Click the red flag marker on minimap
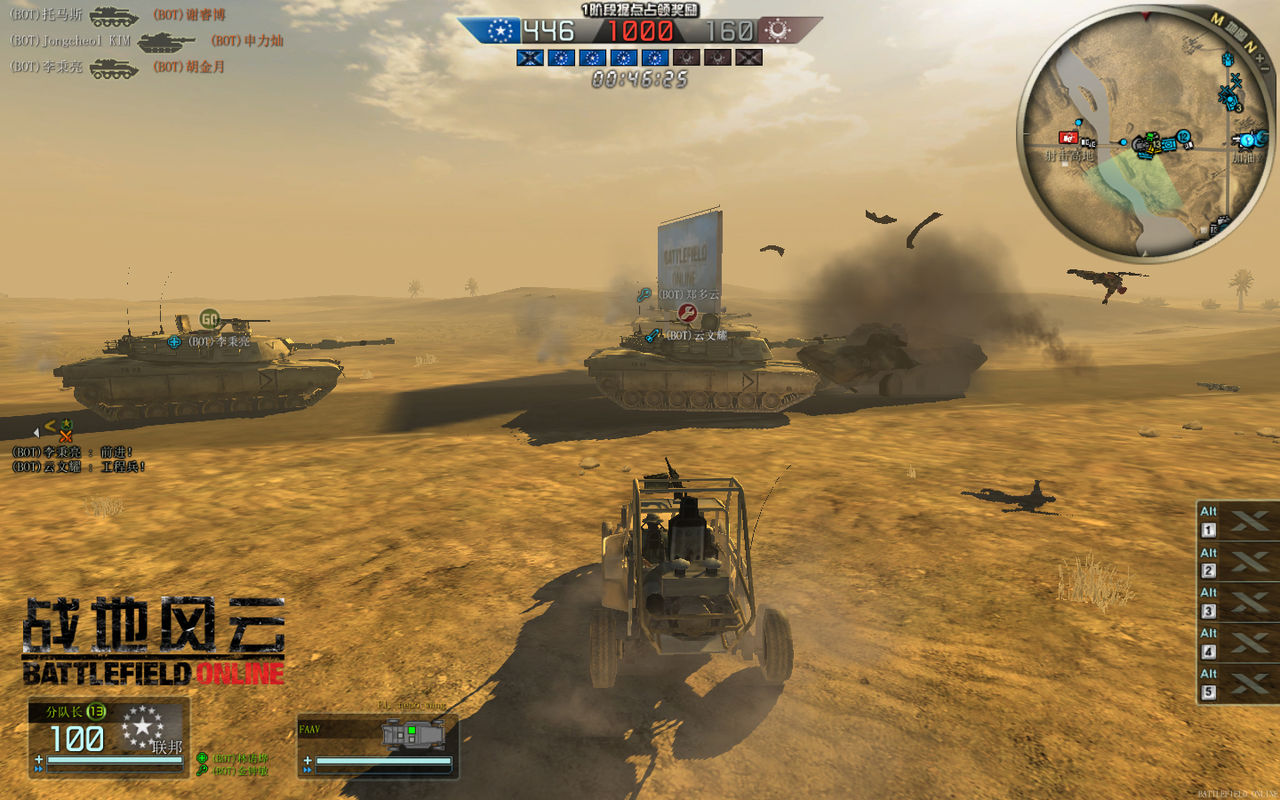Image resolution: width=1280 pixels, height=800 pixels. (1069, 137)
